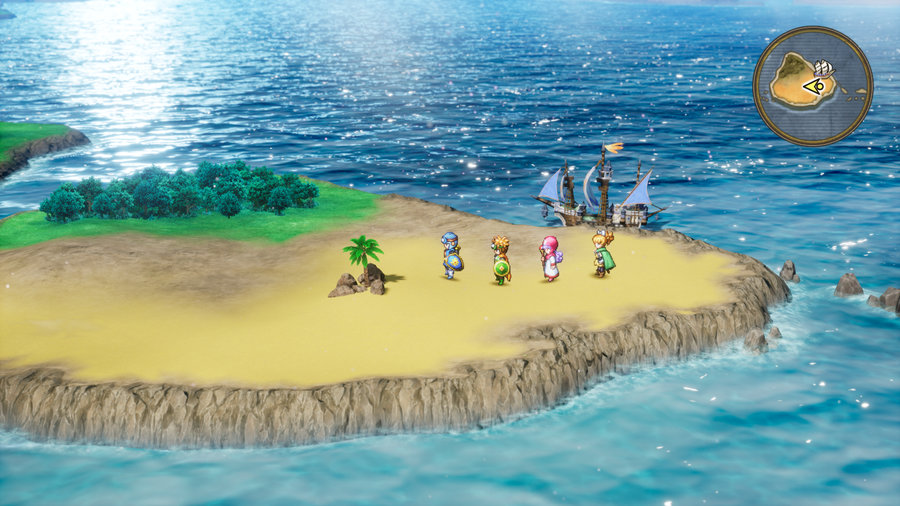Viewport: 900px width, 506px height.
Task: Open the circular island minimap
Action: (x=812, y=86)
